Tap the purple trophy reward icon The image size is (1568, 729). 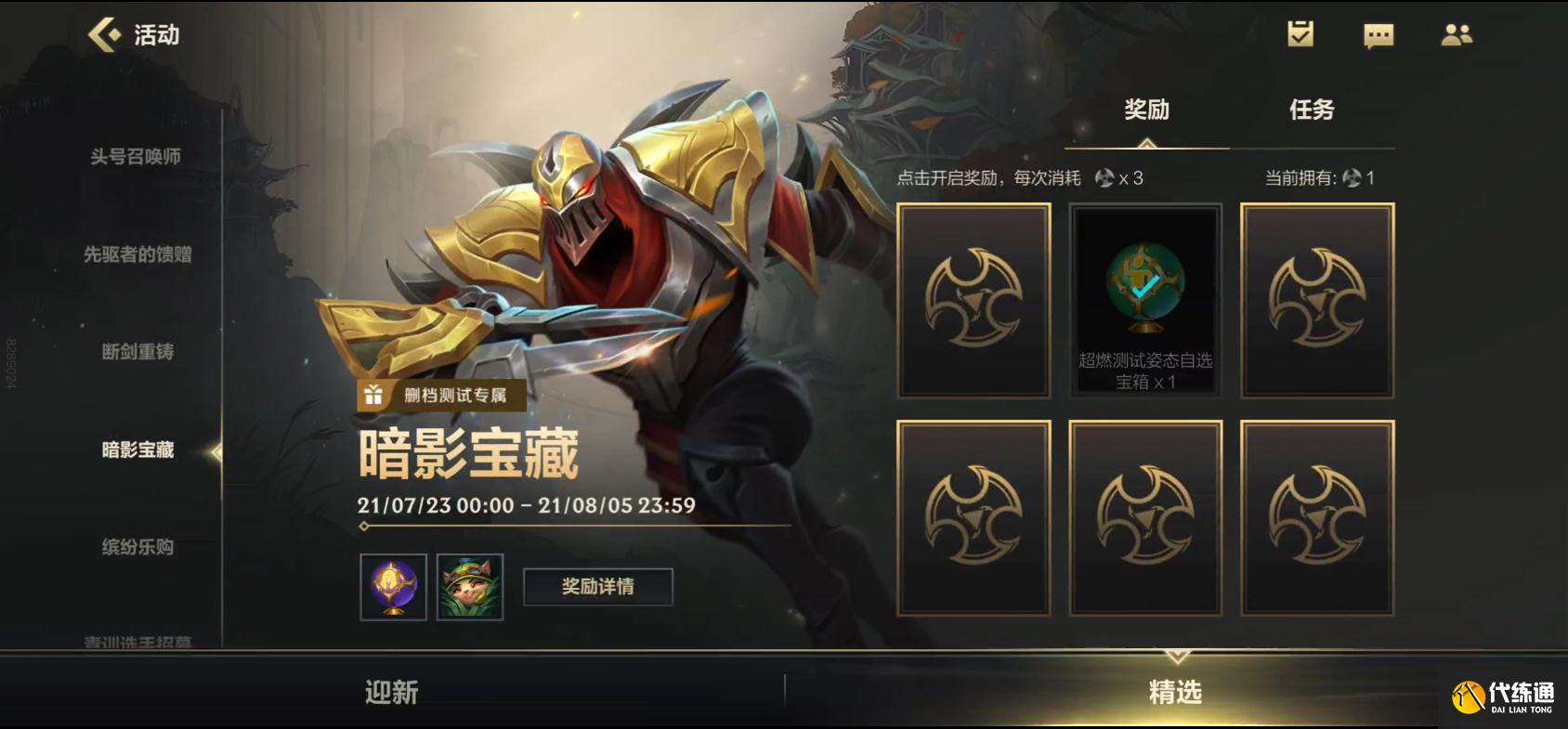[x=393, y=588]
